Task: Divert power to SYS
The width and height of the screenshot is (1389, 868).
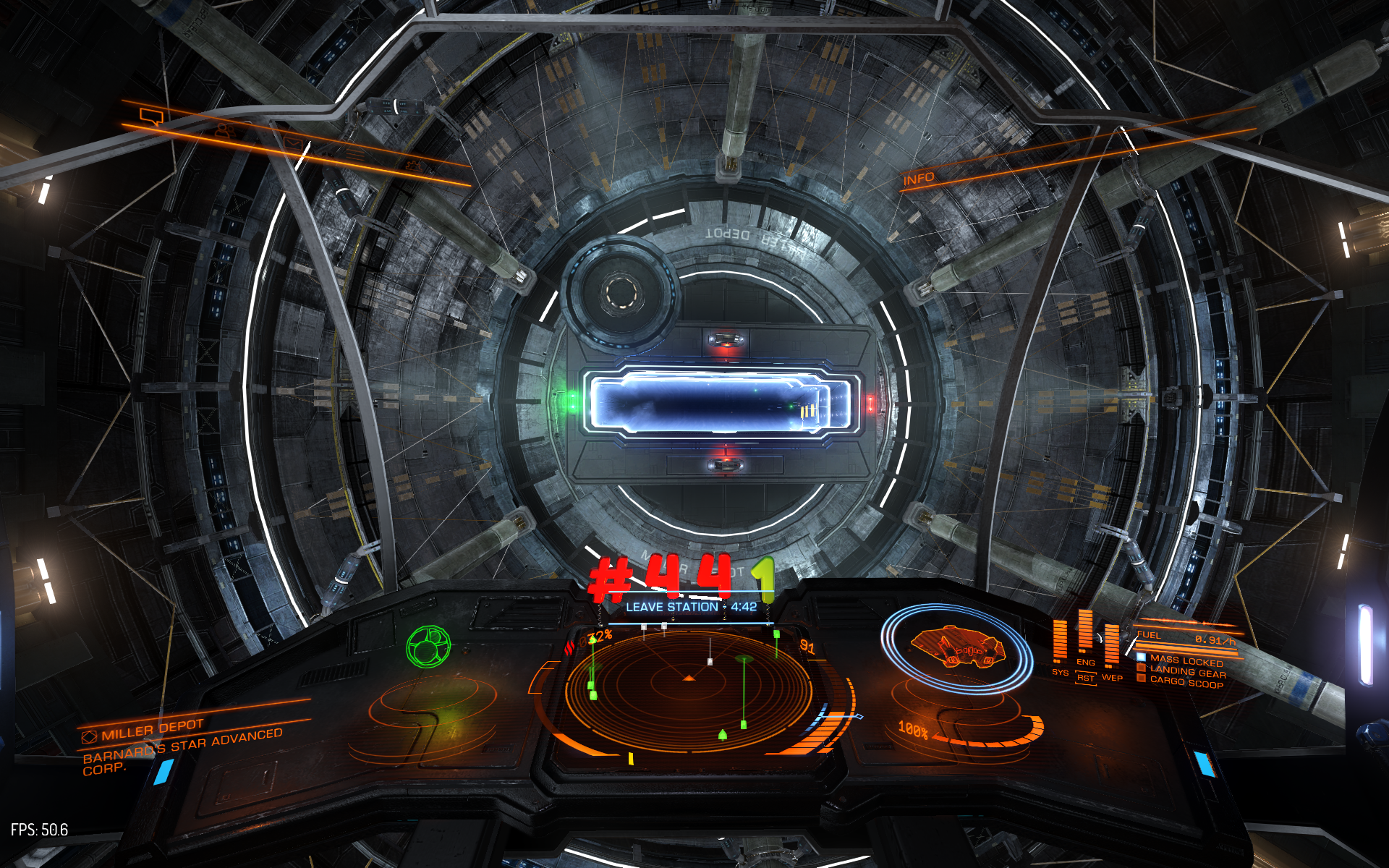Action: 1060,672
